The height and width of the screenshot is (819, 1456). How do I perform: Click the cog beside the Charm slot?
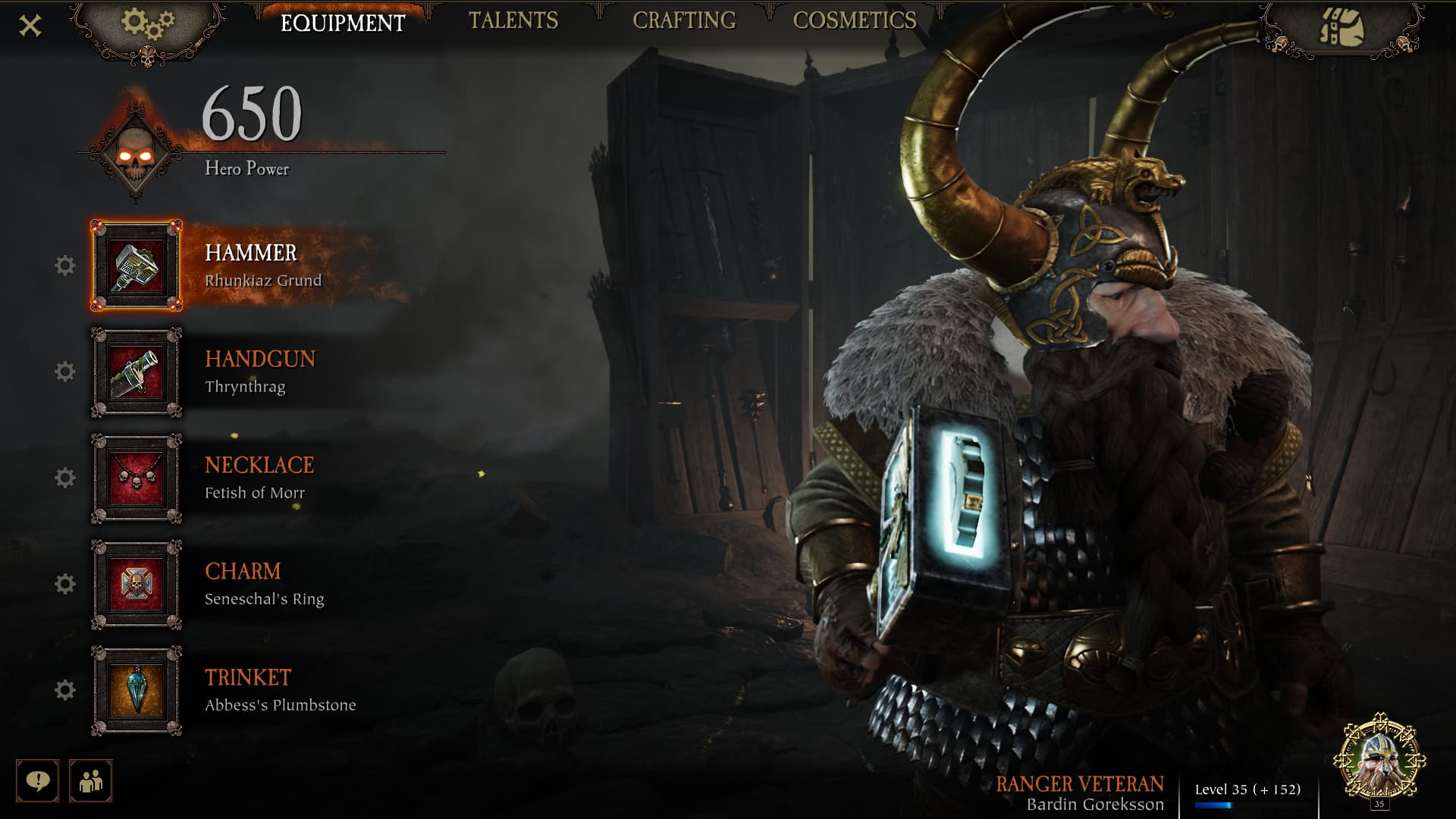tap(65, 584)
